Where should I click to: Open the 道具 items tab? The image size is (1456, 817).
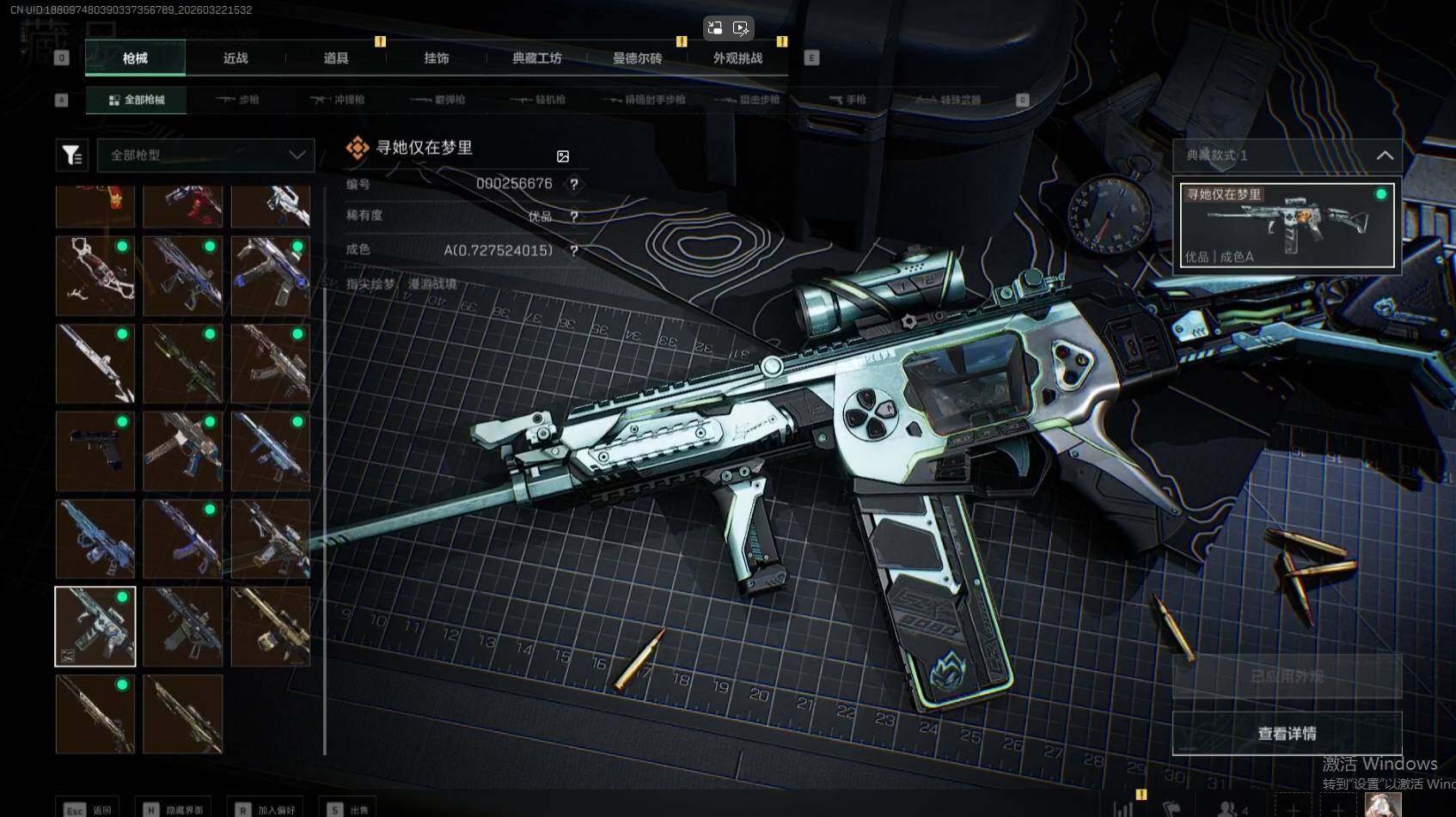[336, 58]
